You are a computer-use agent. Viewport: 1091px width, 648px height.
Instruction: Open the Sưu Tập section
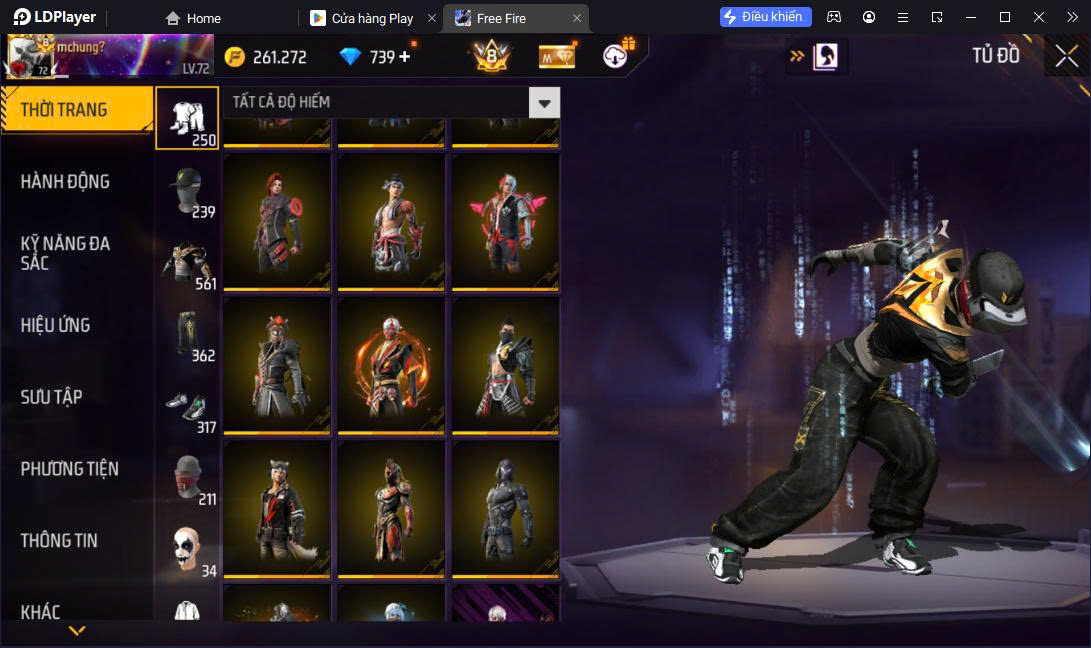pyautogui.click(x=52, y=397)
